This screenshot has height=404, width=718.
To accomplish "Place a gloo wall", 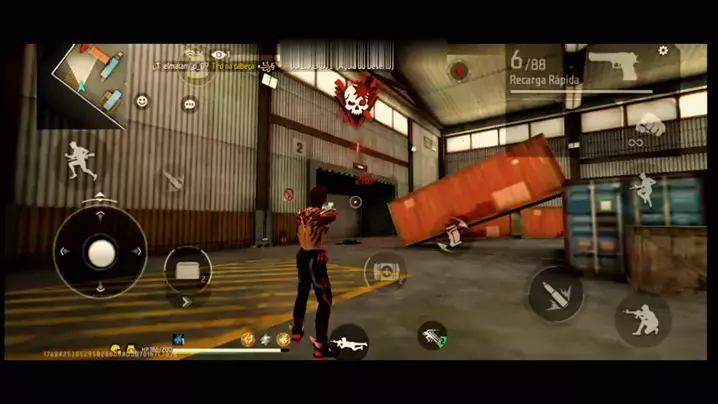I will coord(187,268).
